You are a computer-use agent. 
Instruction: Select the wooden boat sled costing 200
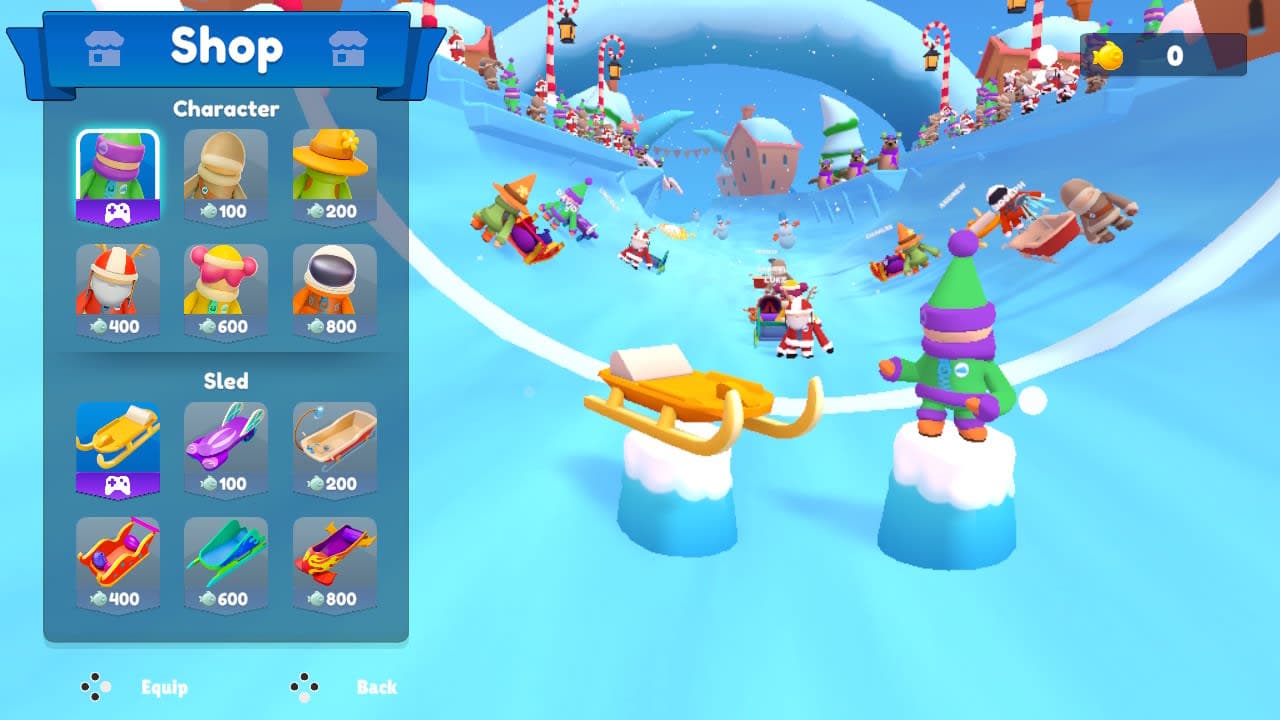(335, 440)
